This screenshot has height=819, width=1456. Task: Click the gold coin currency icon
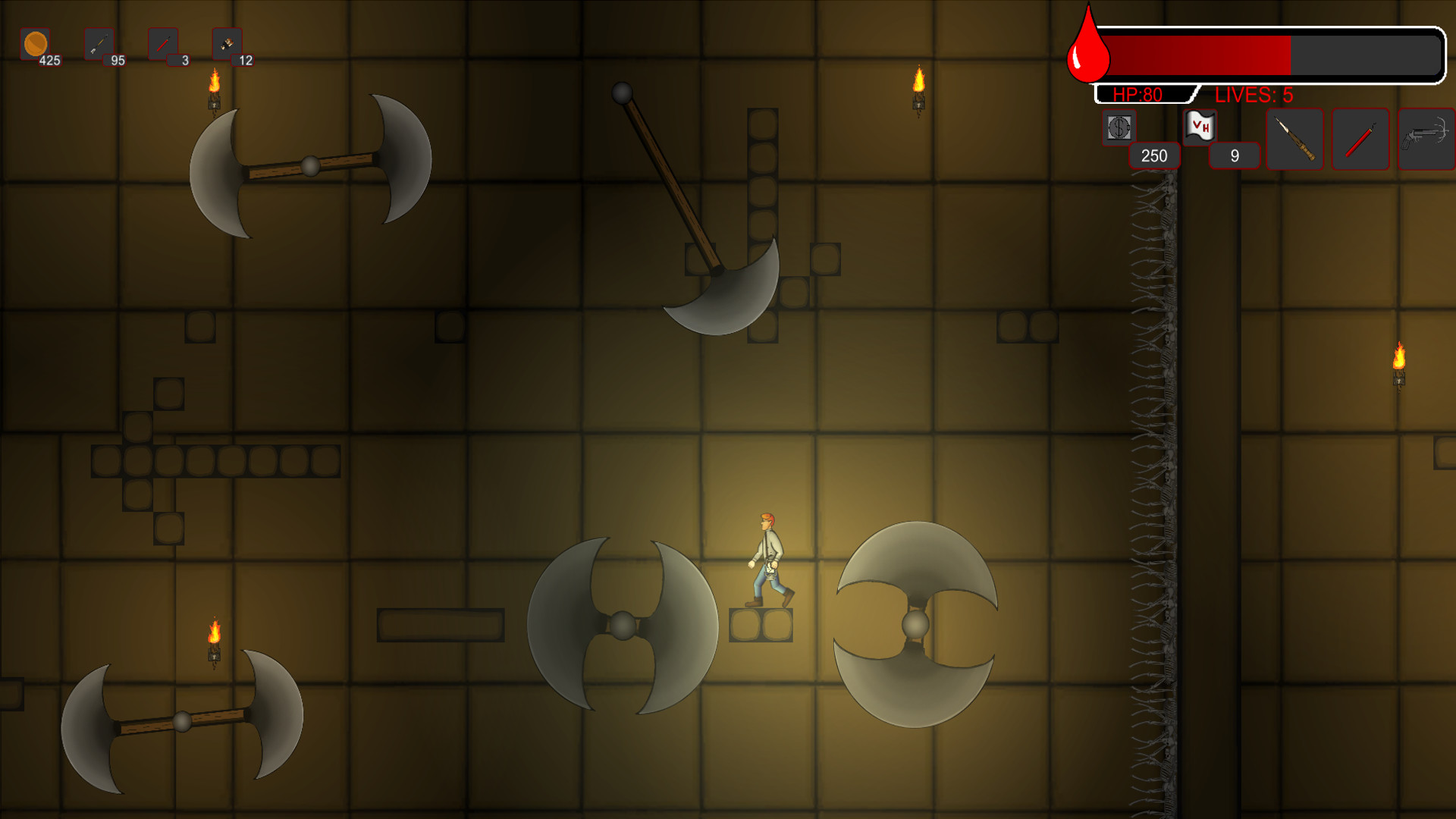pyautogui.click(x=35, y=44)
